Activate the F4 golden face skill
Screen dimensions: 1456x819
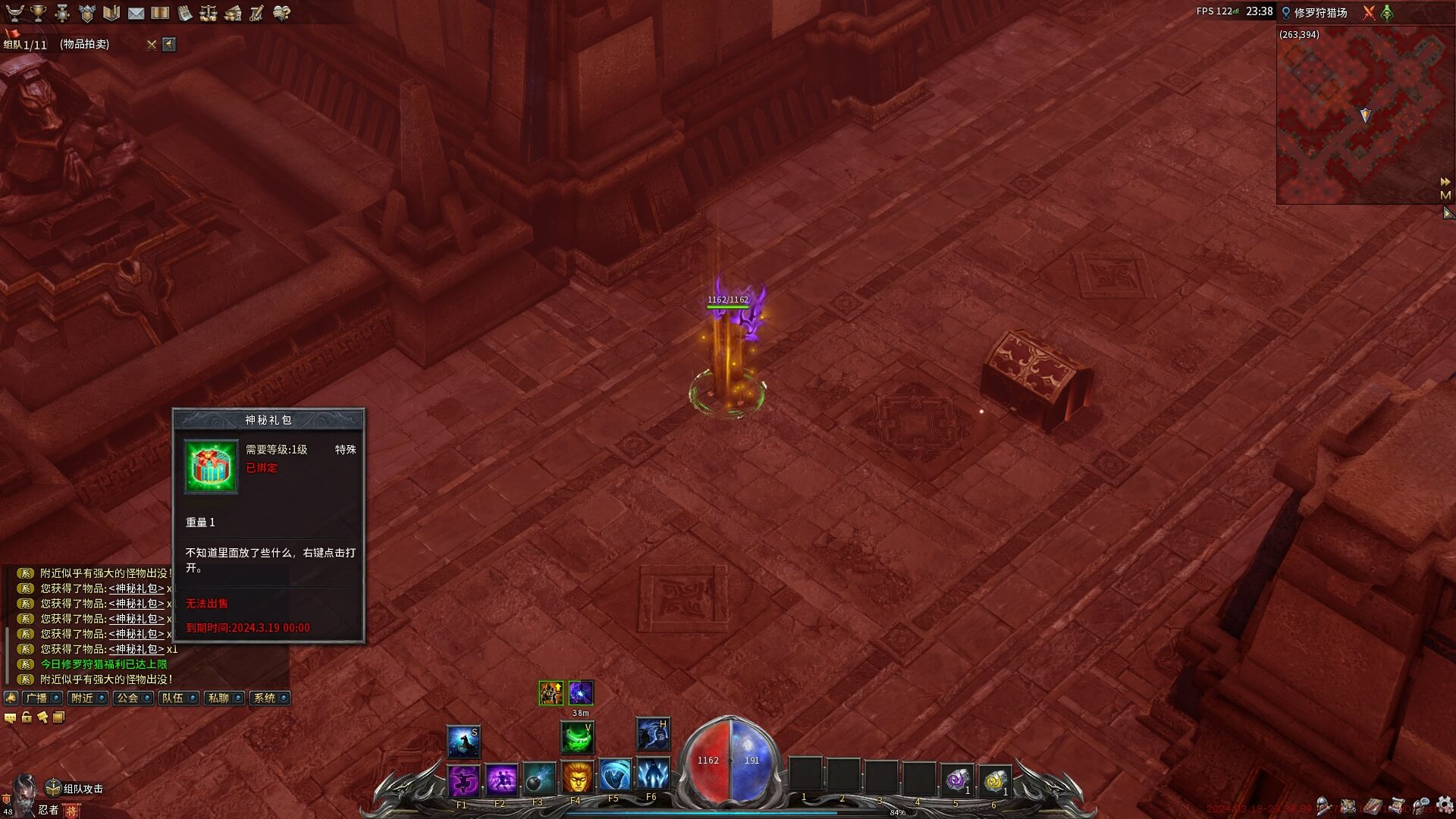click(577, 779)
